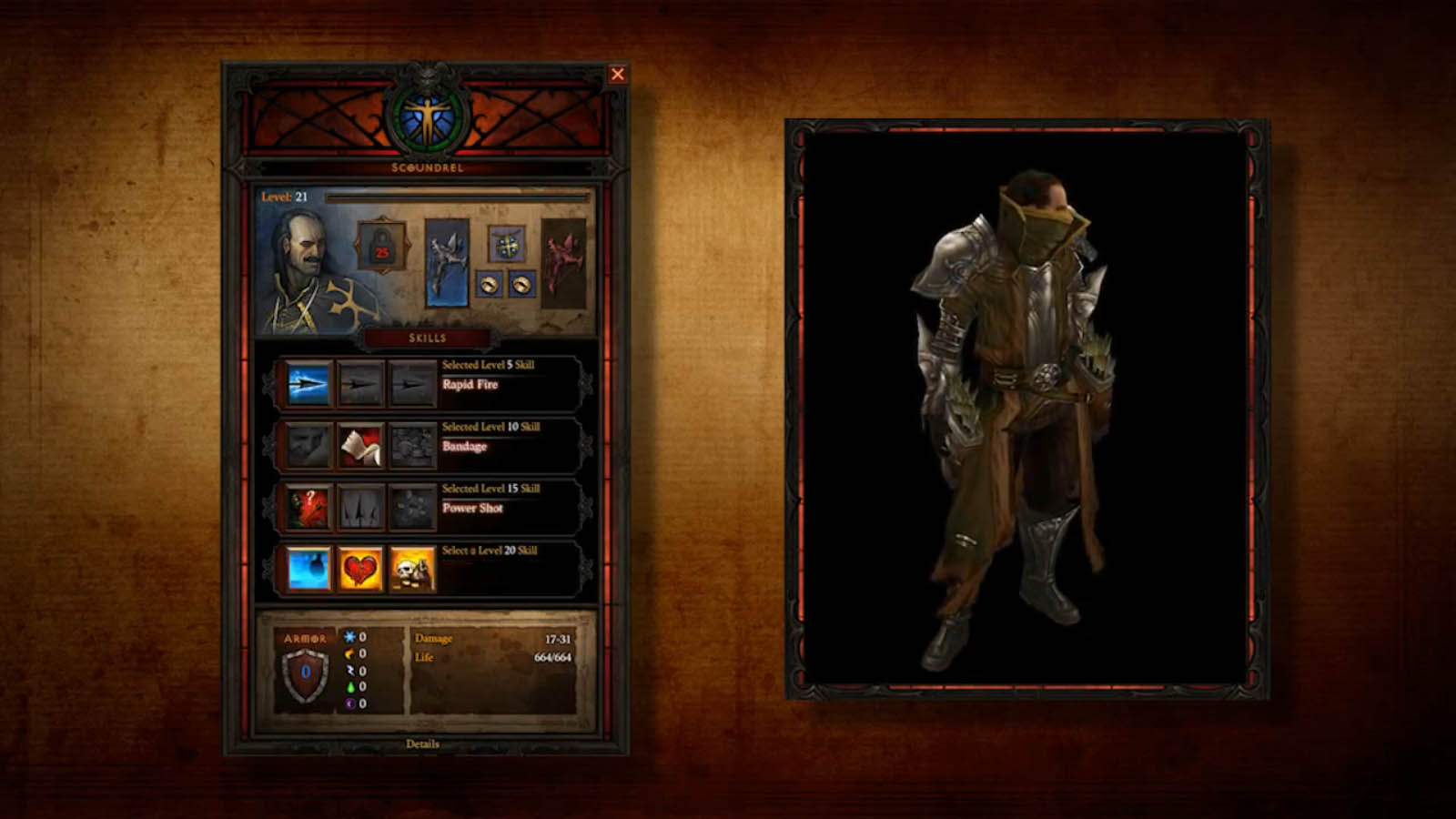Pick the red Power Shot skill icon

tap(308, 508)
